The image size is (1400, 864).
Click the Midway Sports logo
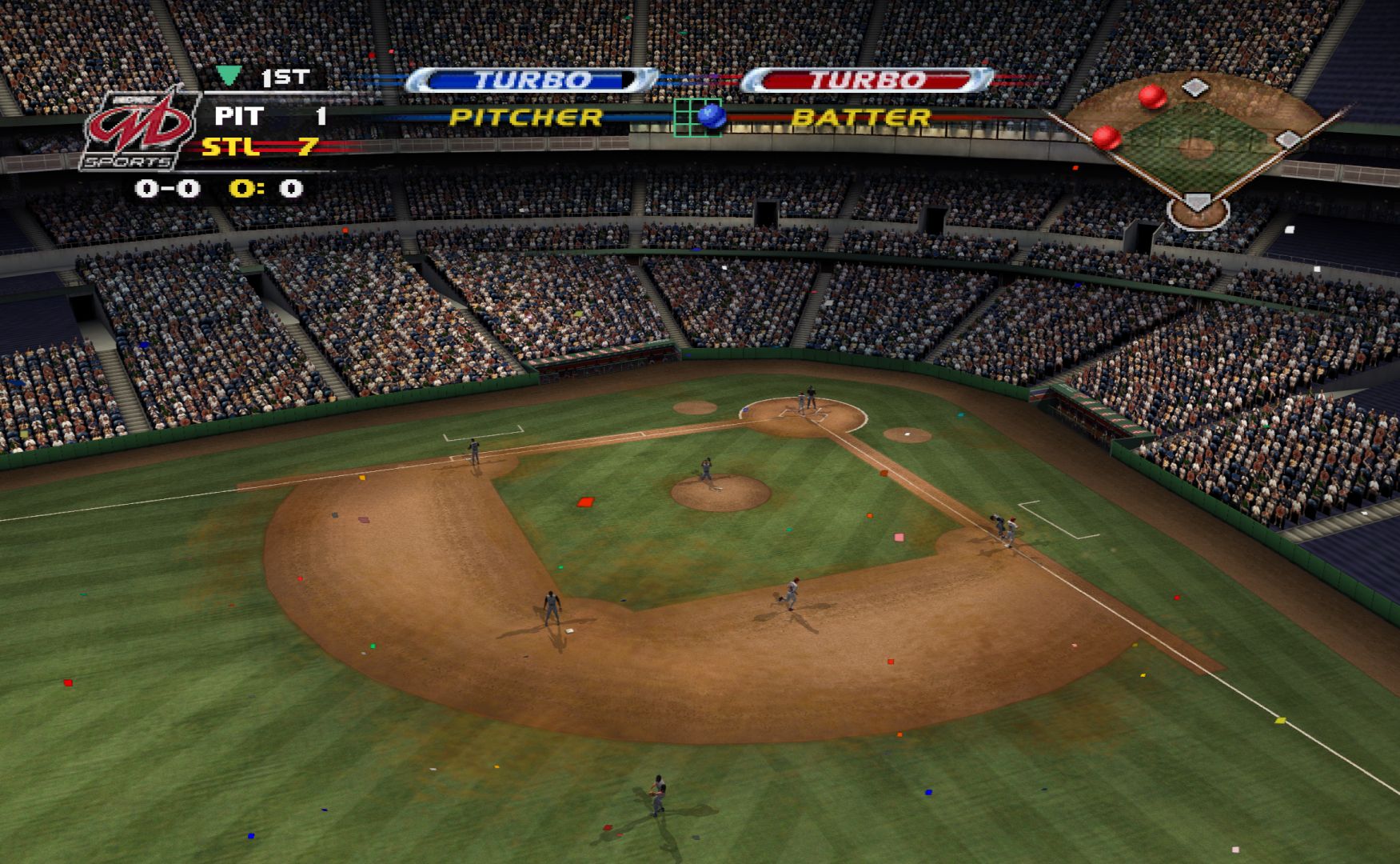click(x=140, y=130)
